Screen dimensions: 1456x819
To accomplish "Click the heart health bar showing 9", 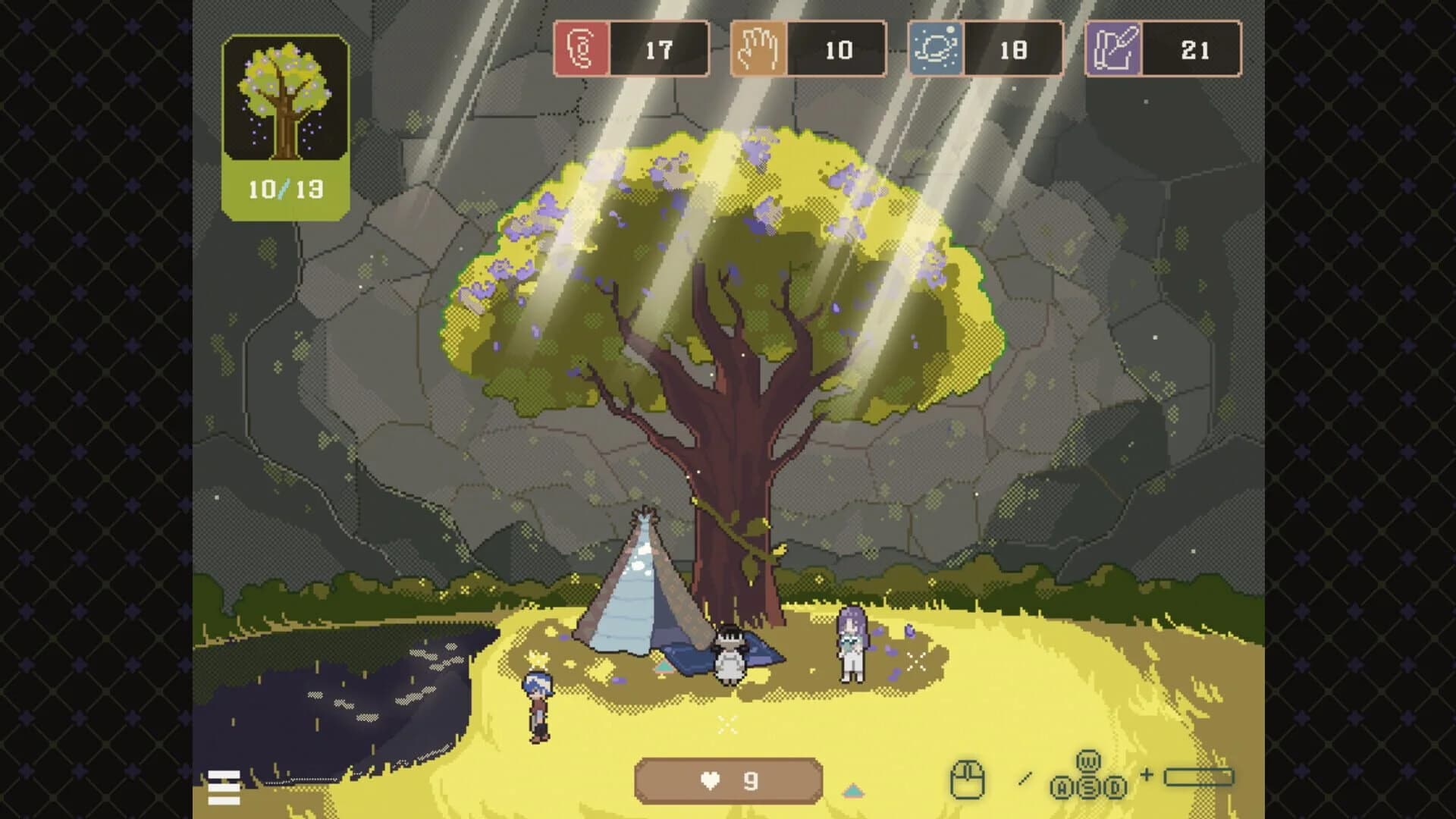I will coord(730,780).
